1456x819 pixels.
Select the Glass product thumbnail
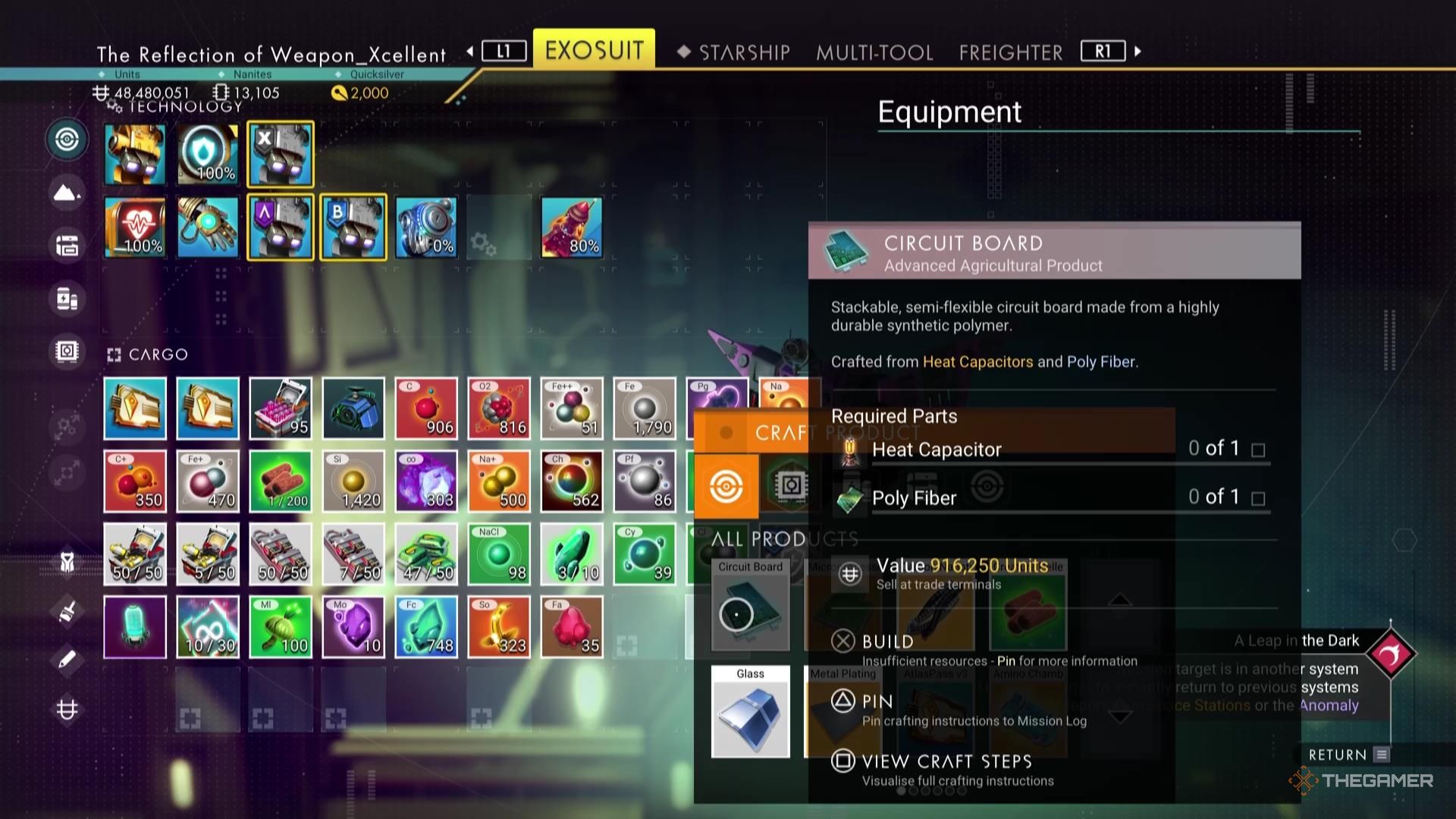coord(751,711)
